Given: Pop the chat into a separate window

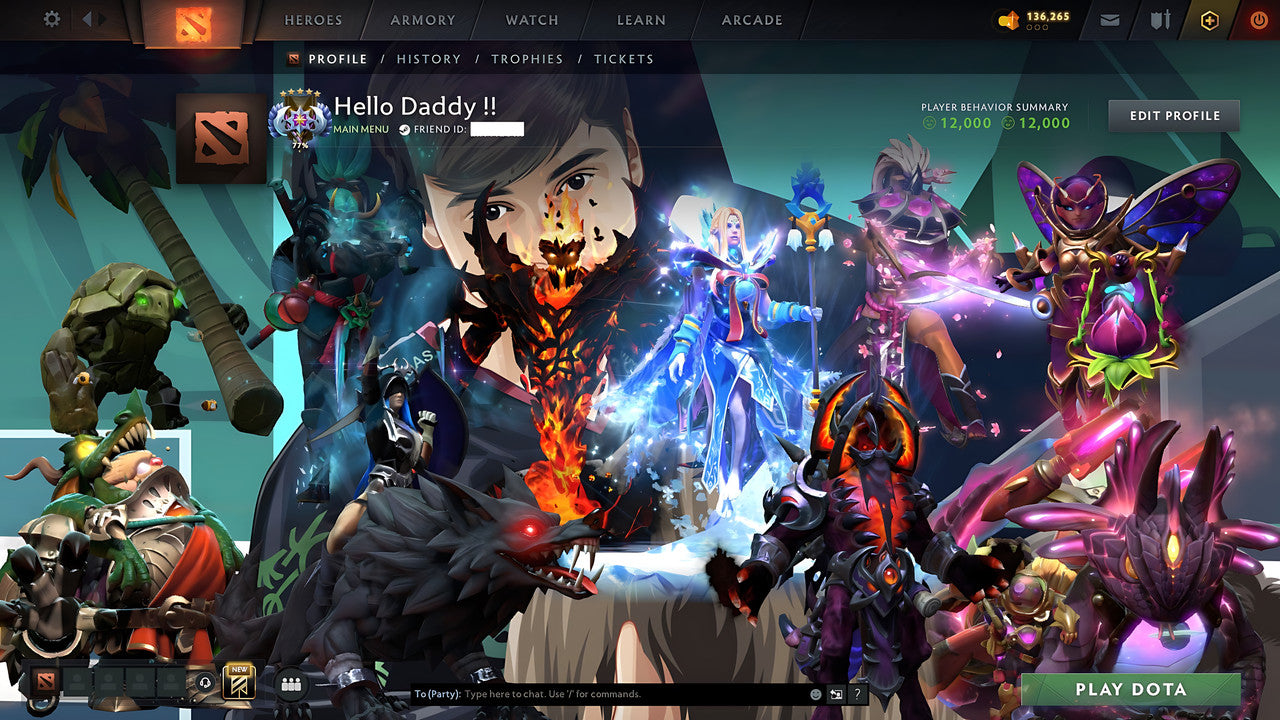Looking at the screenshot, I should [x=836, y=693].
